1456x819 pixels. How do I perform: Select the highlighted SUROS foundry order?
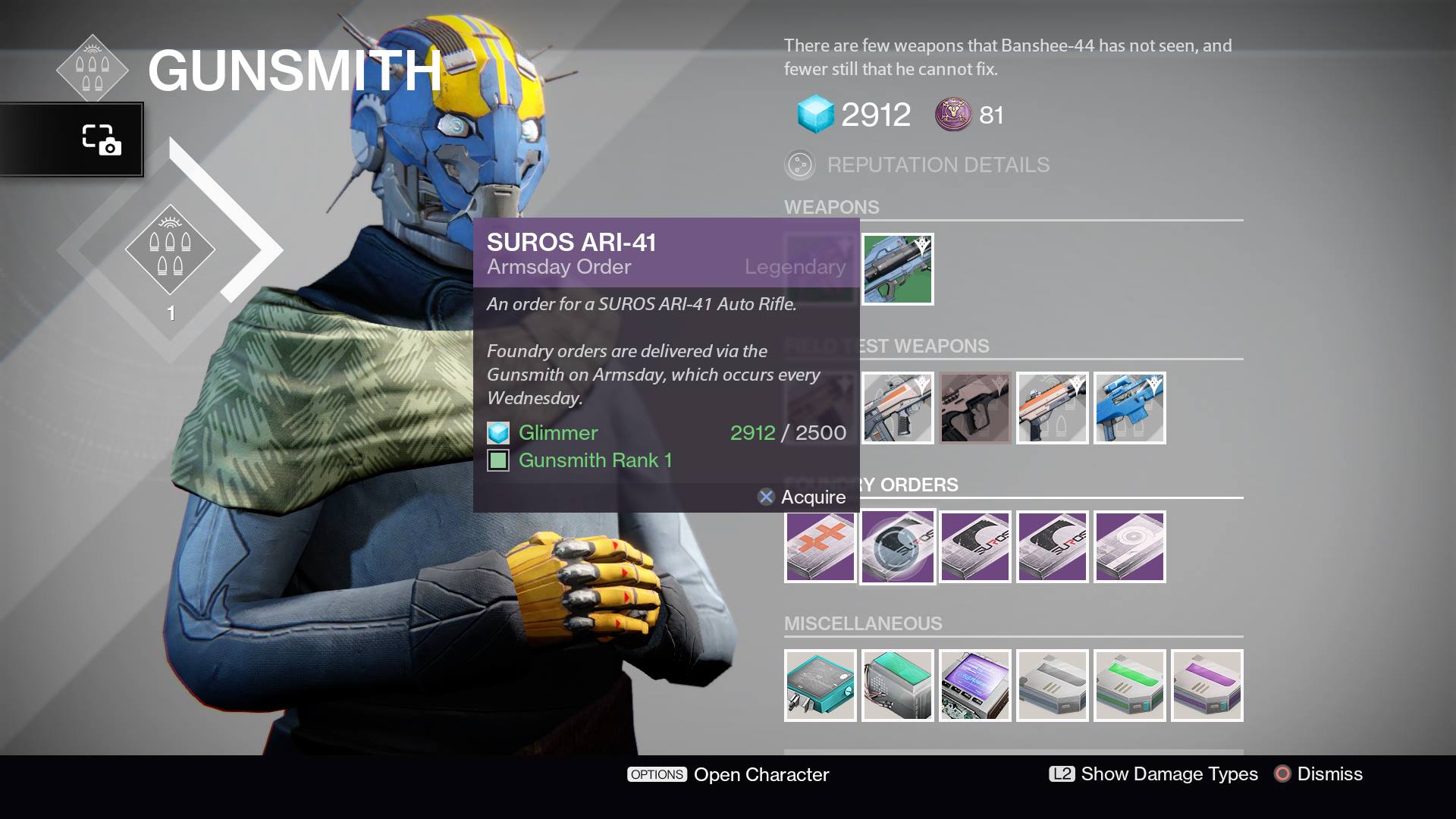[897, 546]
